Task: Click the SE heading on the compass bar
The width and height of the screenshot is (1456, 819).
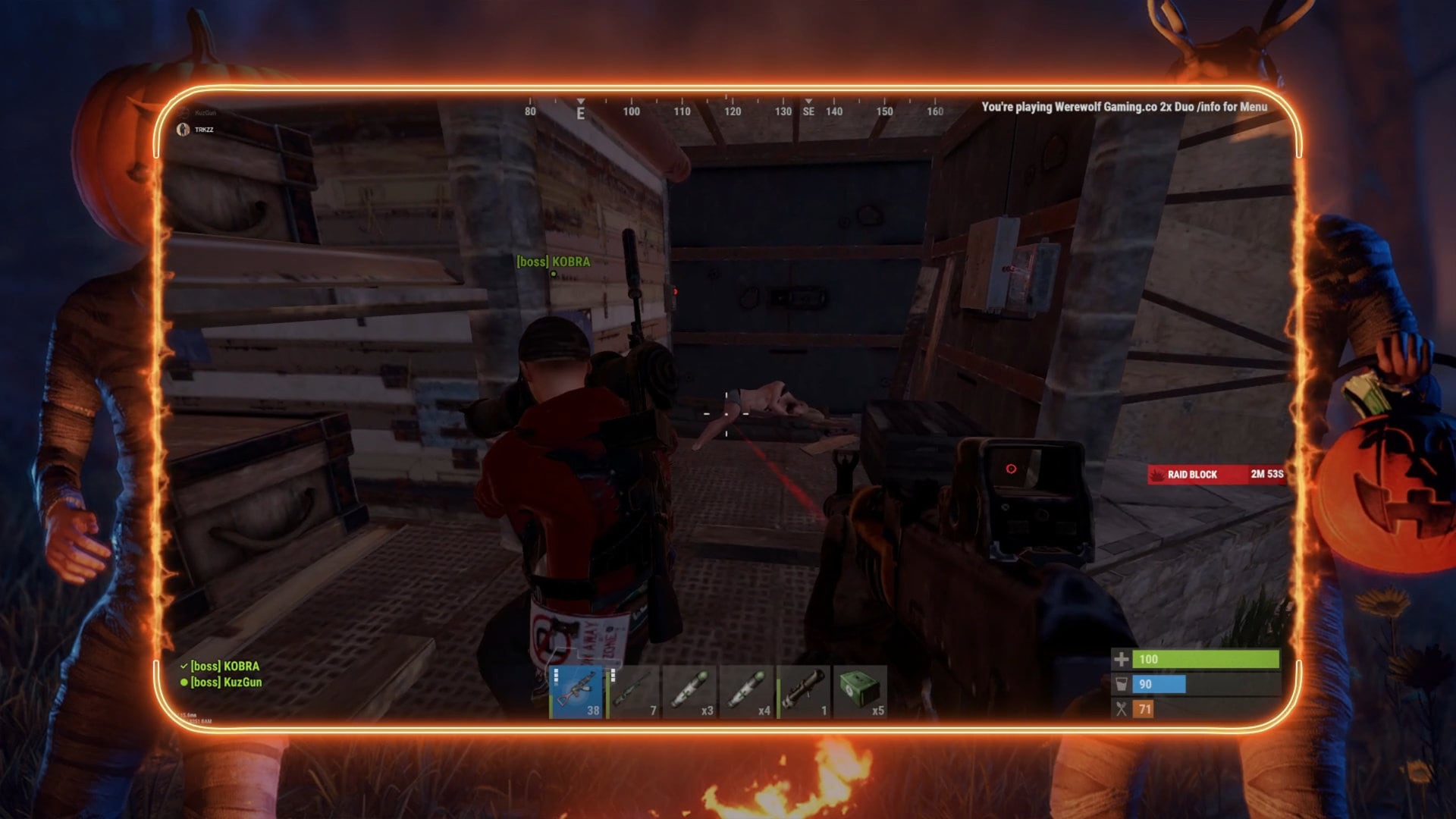Action: tap(808, 111)
